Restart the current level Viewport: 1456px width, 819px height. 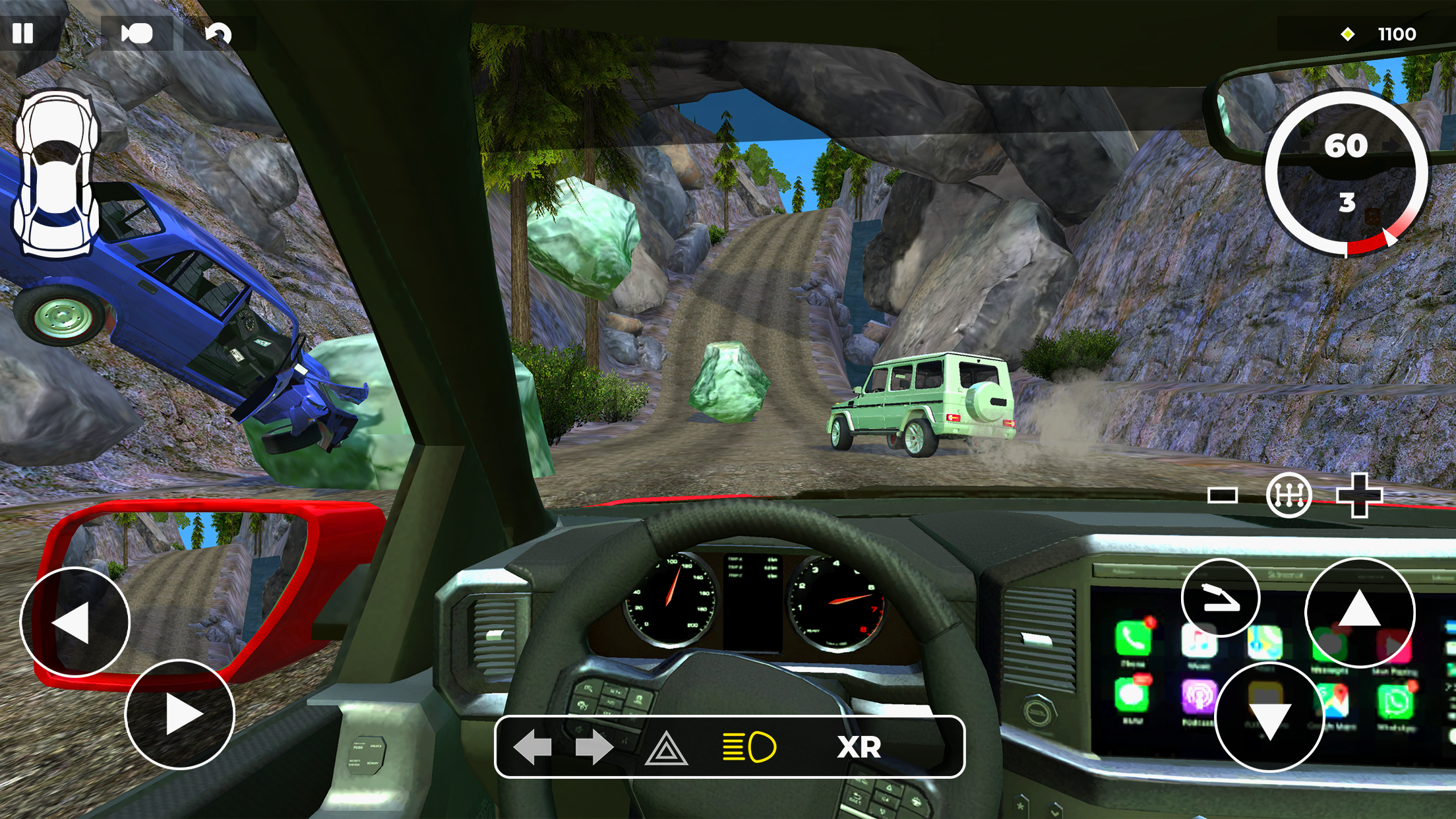click(221, 34)
